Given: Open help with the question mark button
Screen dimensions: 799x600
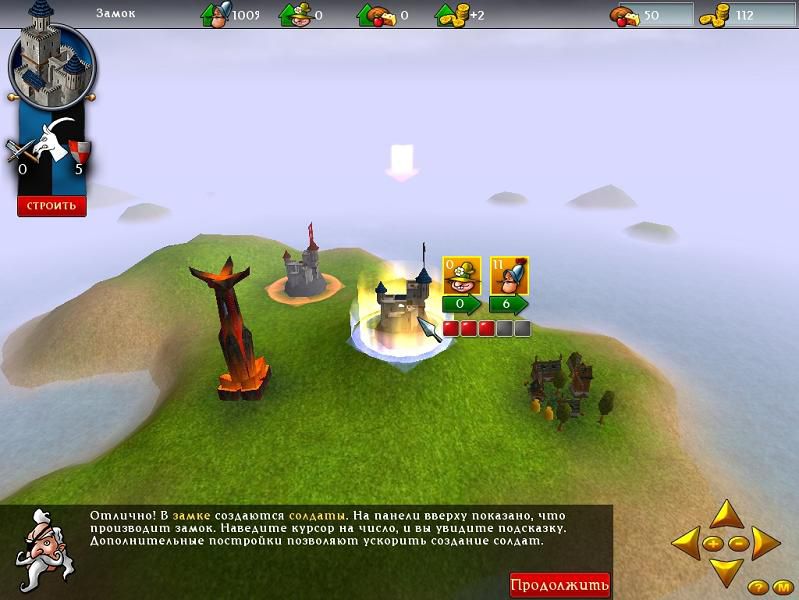Looking at the screenshot, I should pyautogui.click(x=758, y=587).
